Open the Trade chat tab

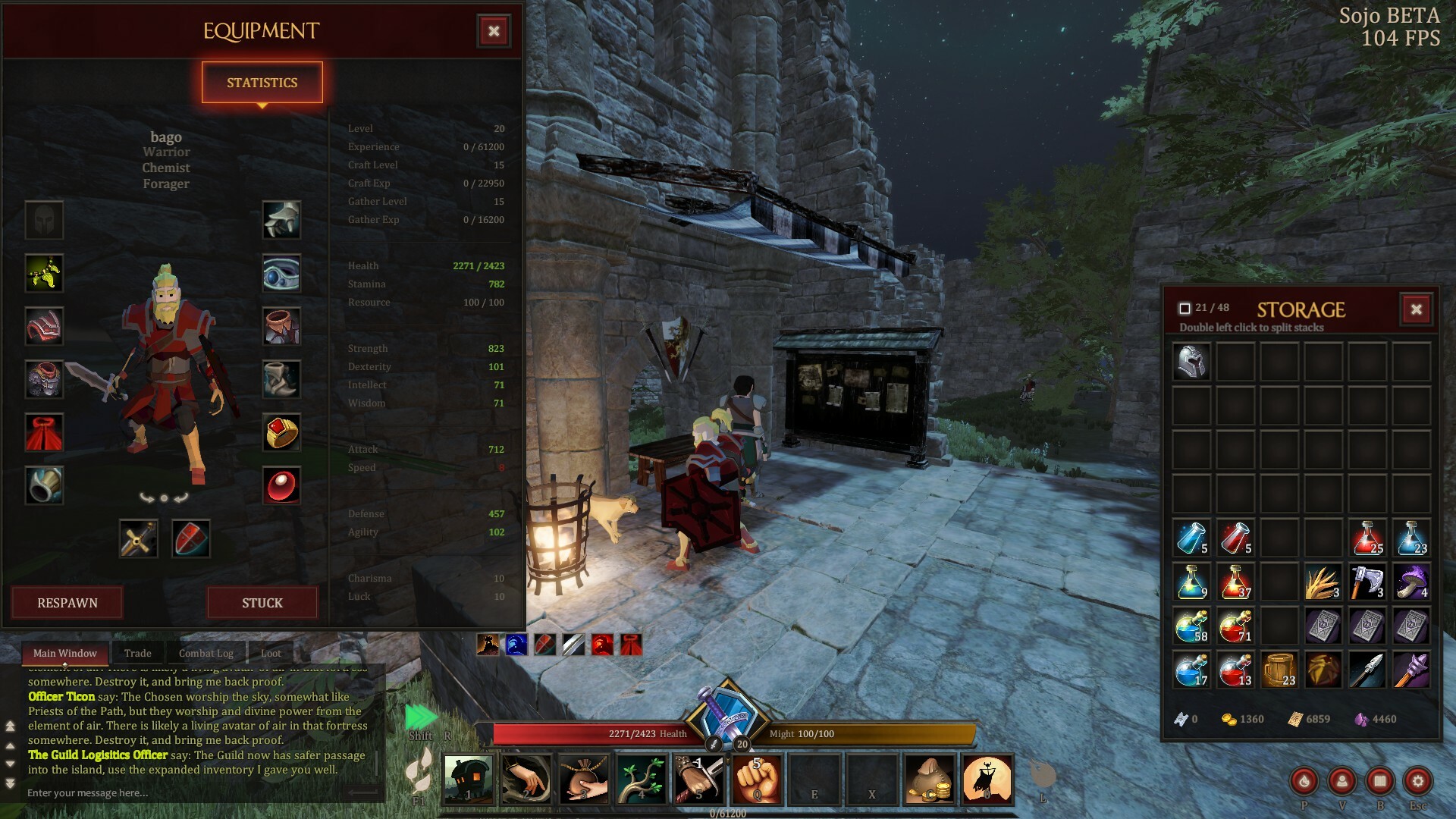coord(137,653)
